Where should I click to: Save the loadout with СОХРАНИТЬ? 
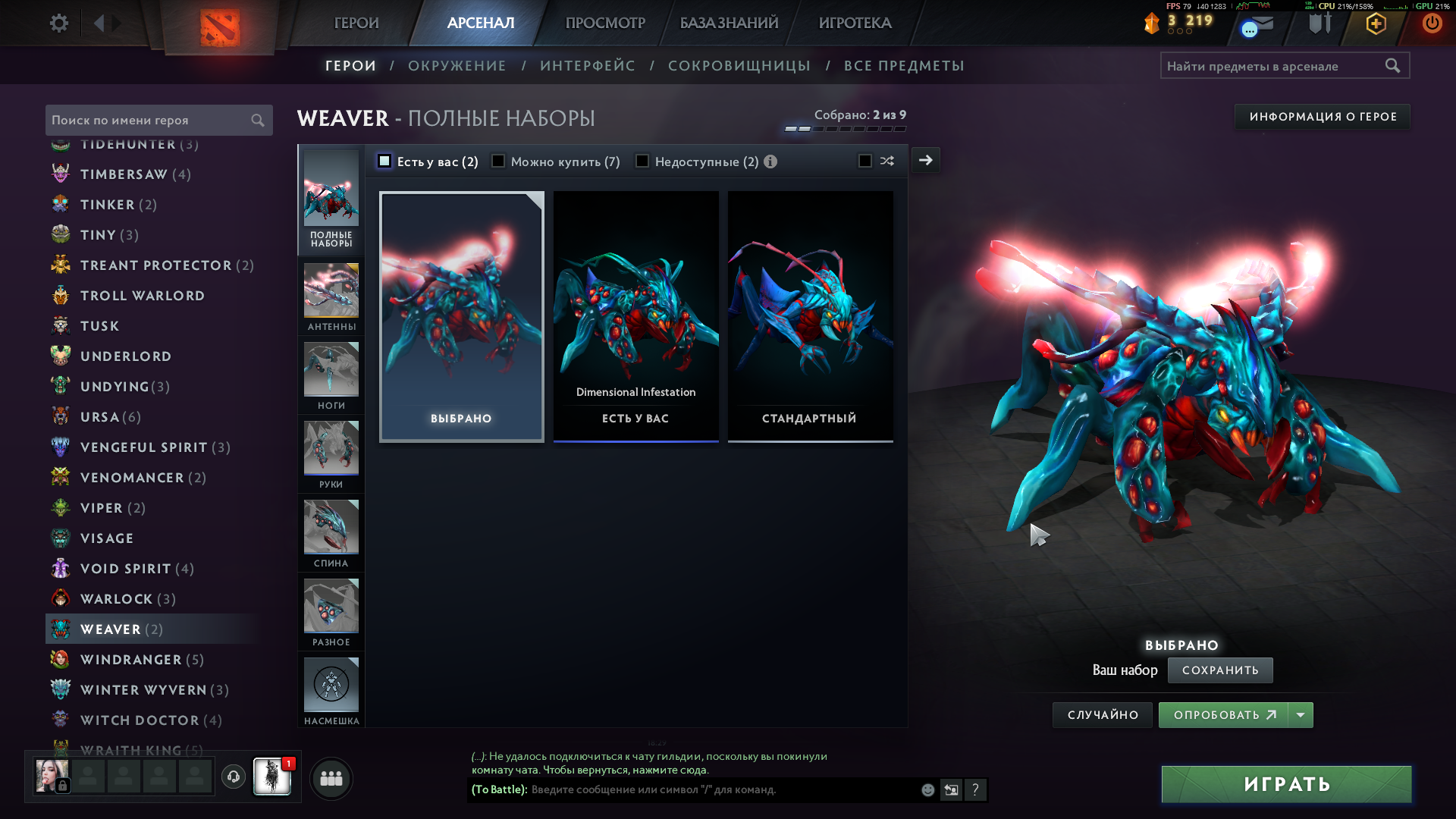pos(1219,670)
